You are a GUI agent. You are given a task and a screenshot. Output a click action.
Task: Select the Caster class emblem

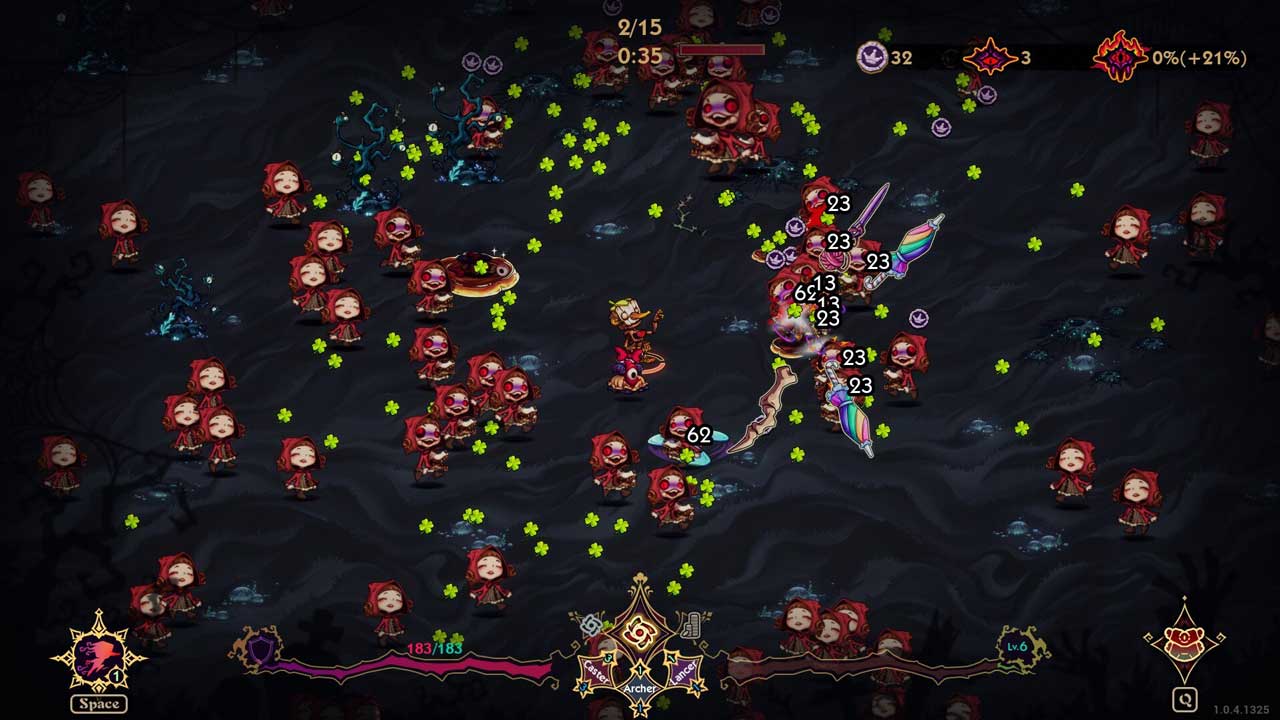pos(597,672)
